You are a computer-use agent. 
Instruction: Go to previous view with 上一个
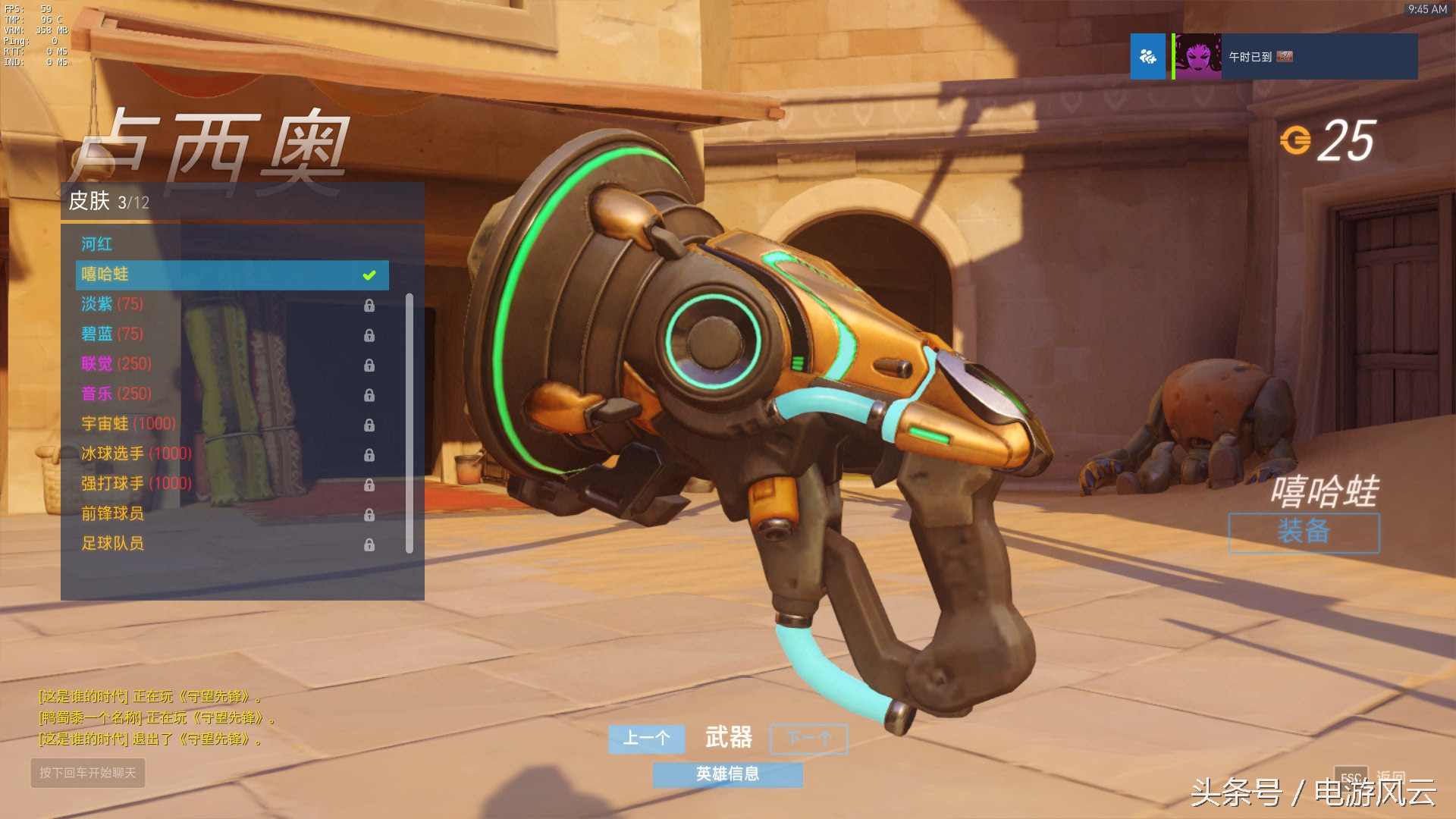coord(646,739)
